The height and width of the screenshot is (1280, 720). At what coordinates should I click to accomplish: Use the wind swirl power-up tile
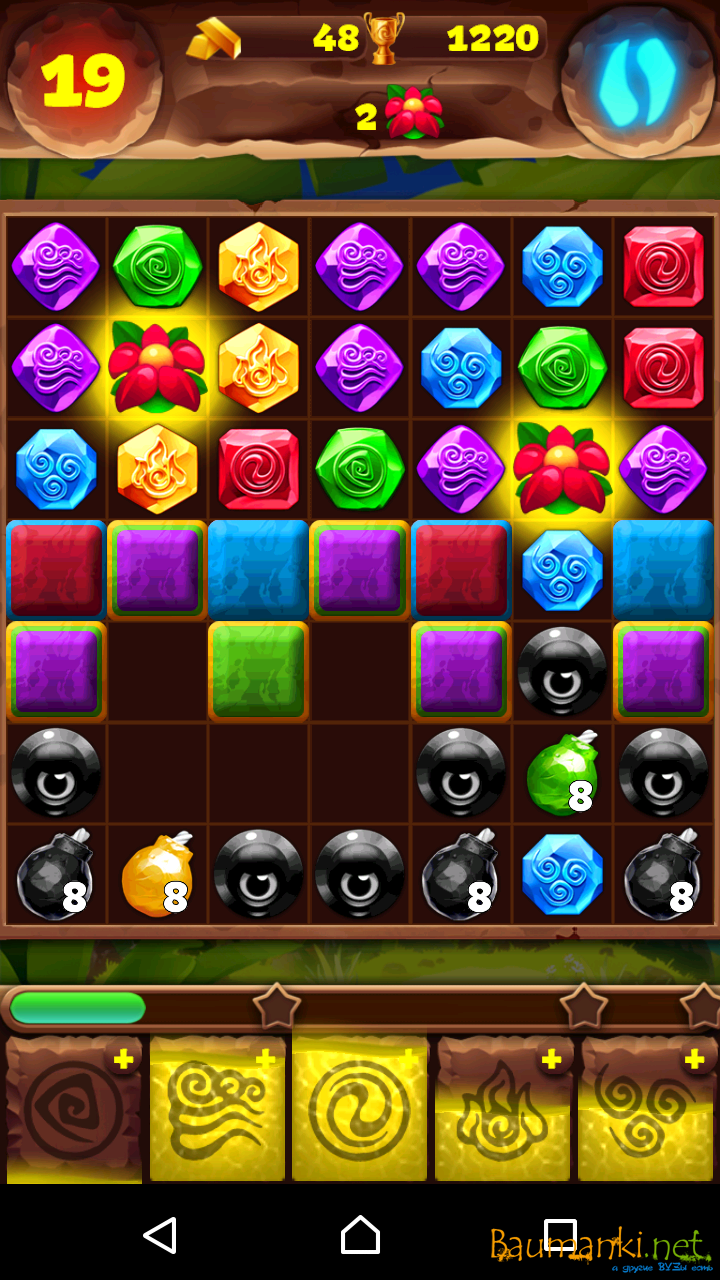[x=217, y=1110]
